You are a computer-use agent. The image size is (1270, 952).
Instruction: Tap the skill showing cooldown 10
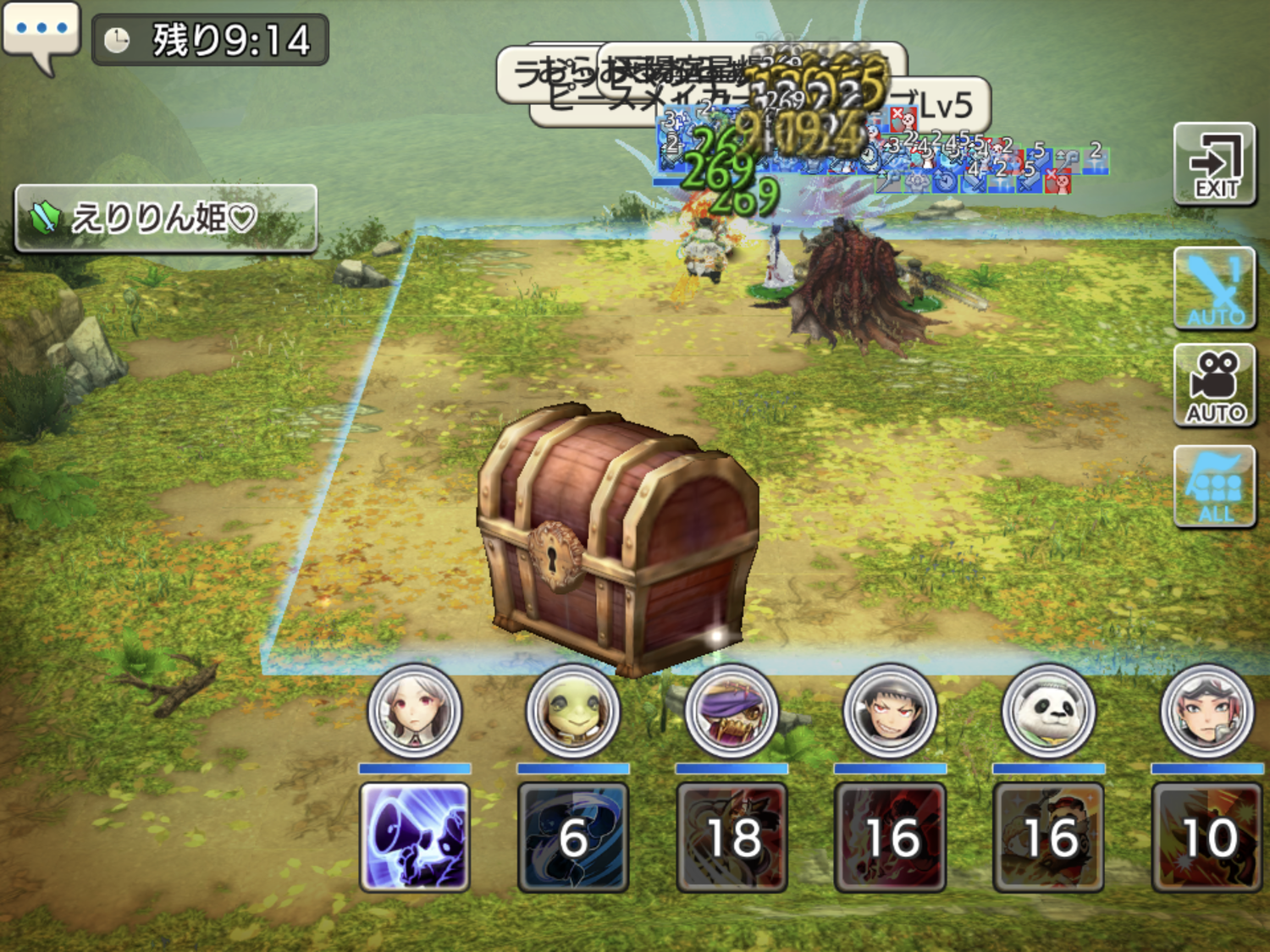pyautogui.click(x=1206, y=837)
